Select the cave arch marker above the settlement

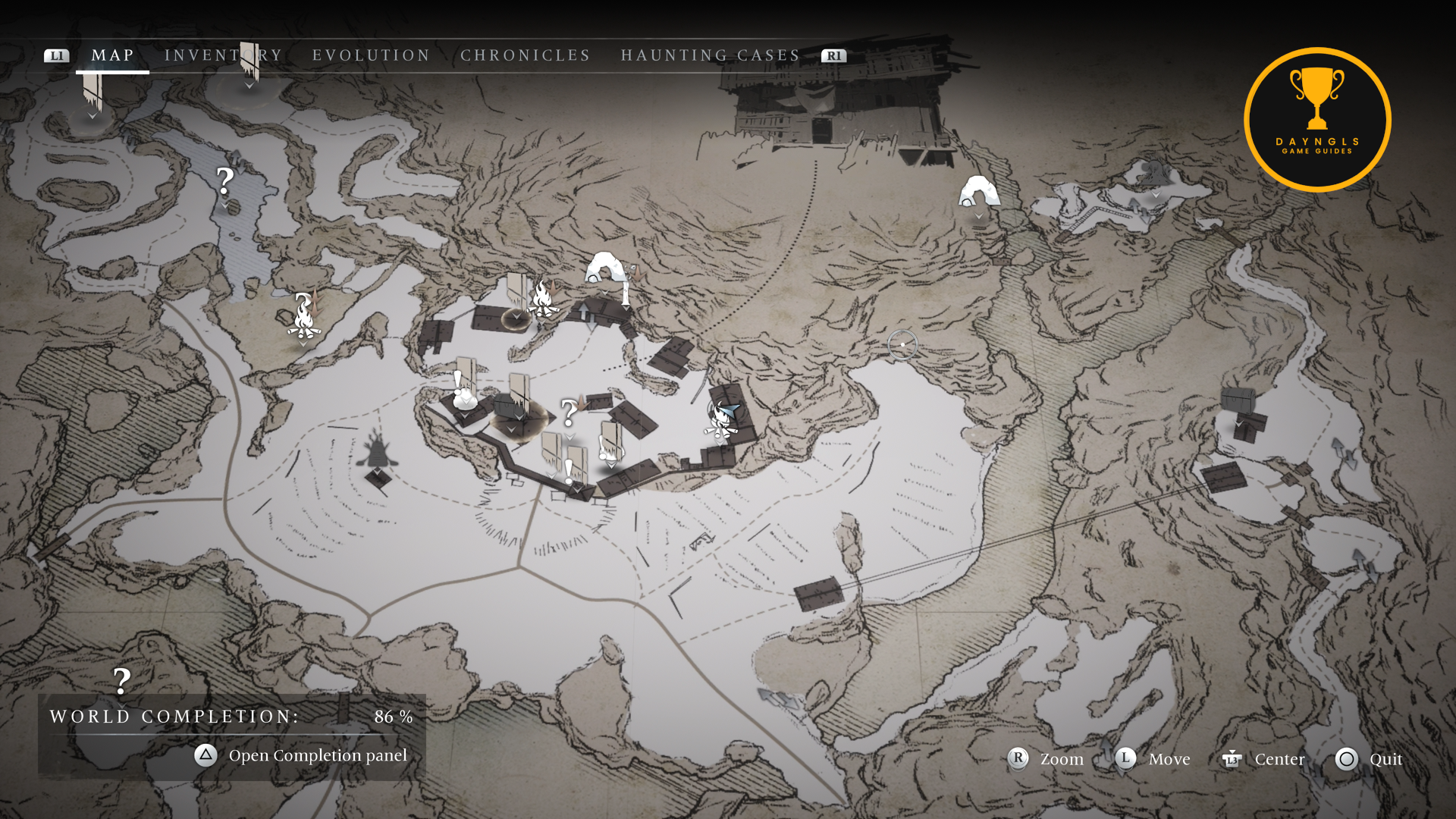coord(604,268)
